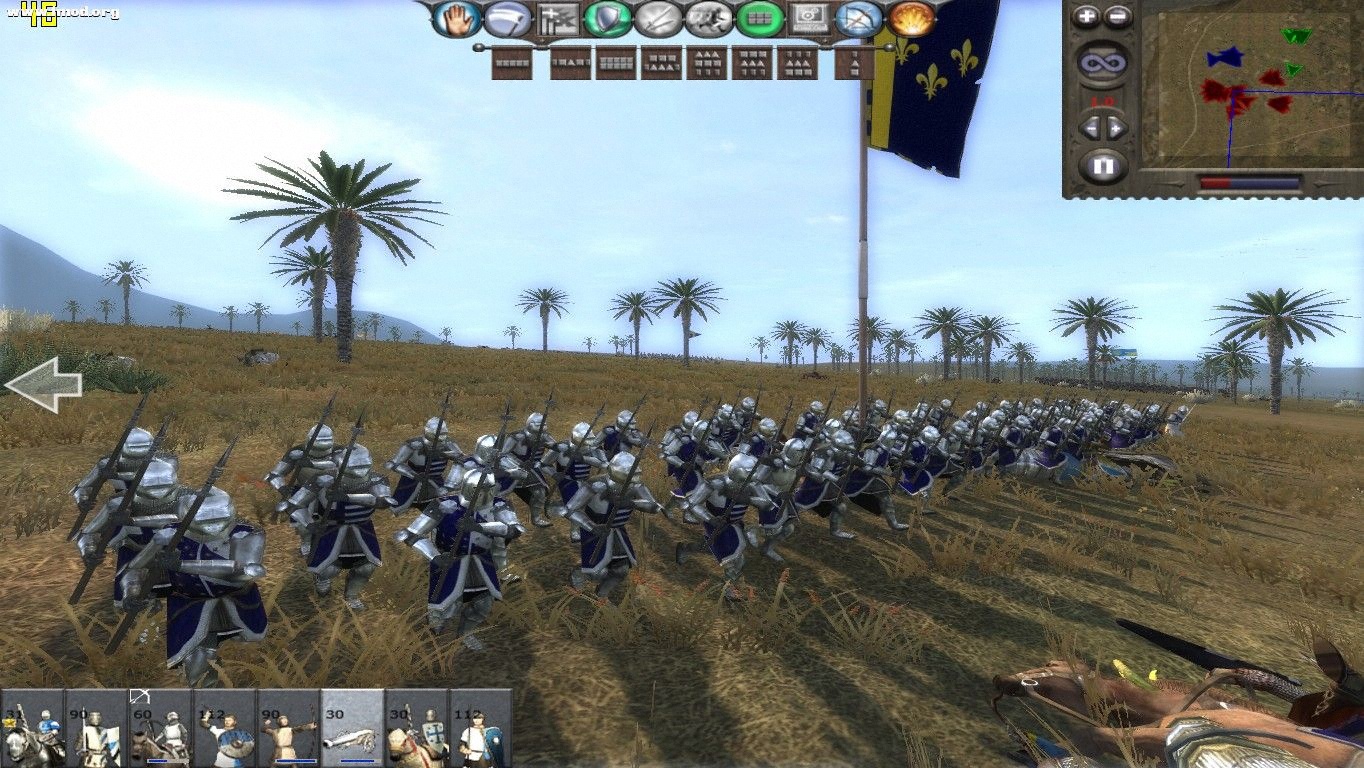The image size is (1364, 768).
Task: Decrease game speed with the left arrow
Action: click(x=1092, y=128)
